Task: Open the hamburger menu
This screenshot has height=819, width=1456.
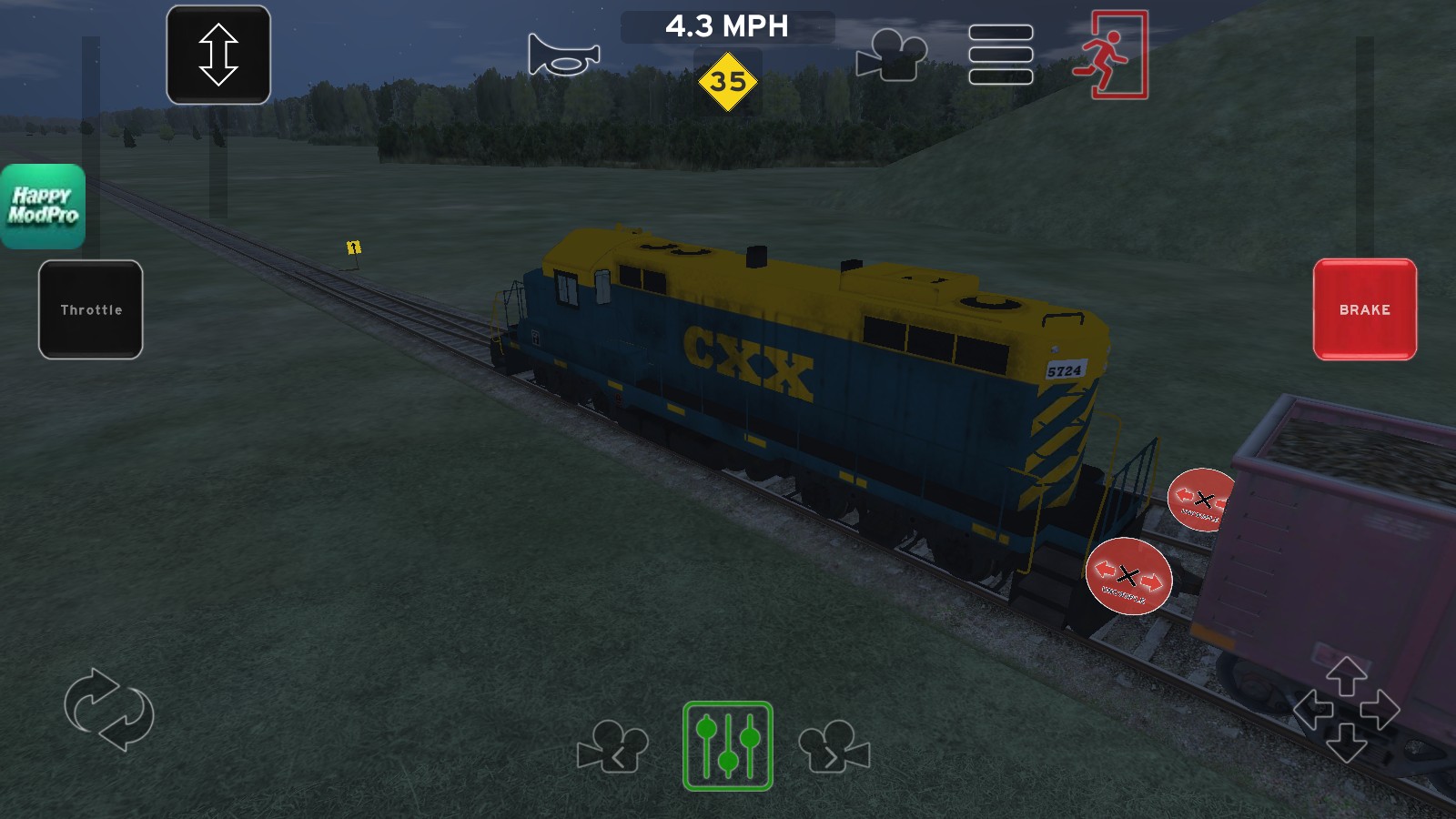Action: click(1000, 55)
